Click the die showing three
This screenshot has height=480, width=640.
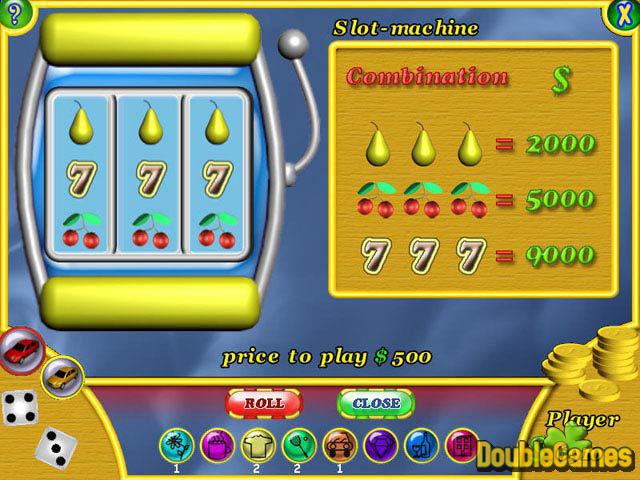(x=53, y=444)
